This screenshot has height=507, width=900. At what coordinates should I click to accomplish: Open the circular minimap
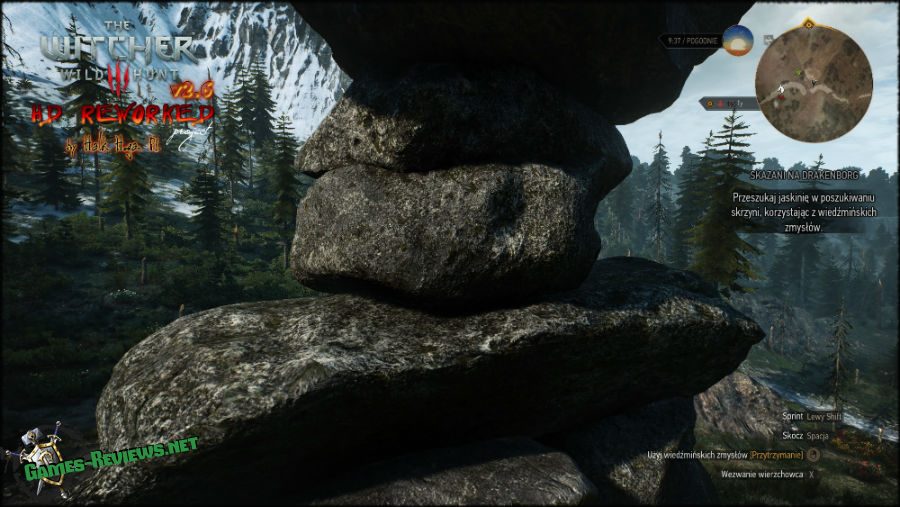pos(813,84)
